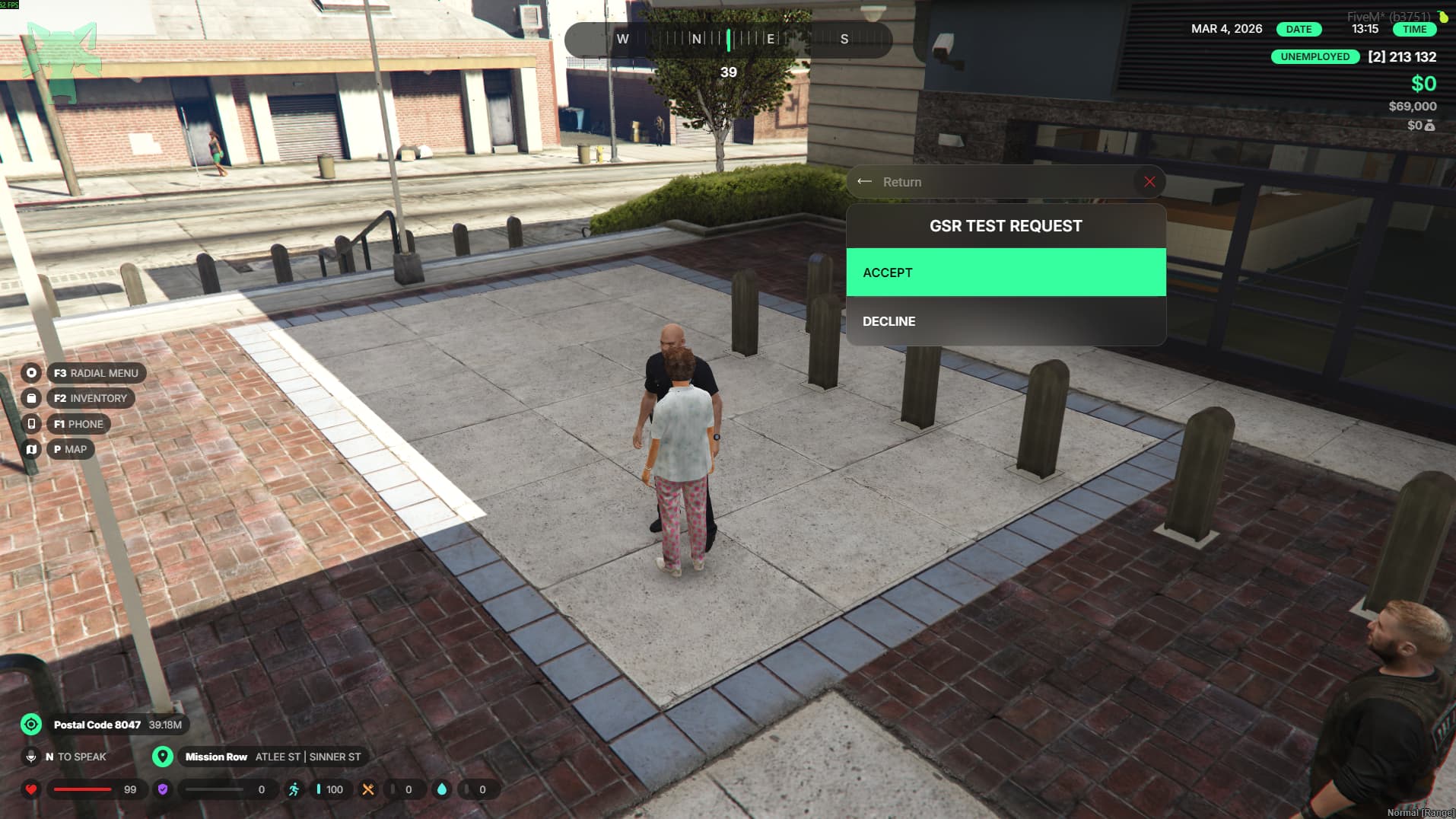Image resolution: width=1456 pixels, height=819 pixels.
Task: Accept the GSR test request
Action: (x=1006, y=272)
